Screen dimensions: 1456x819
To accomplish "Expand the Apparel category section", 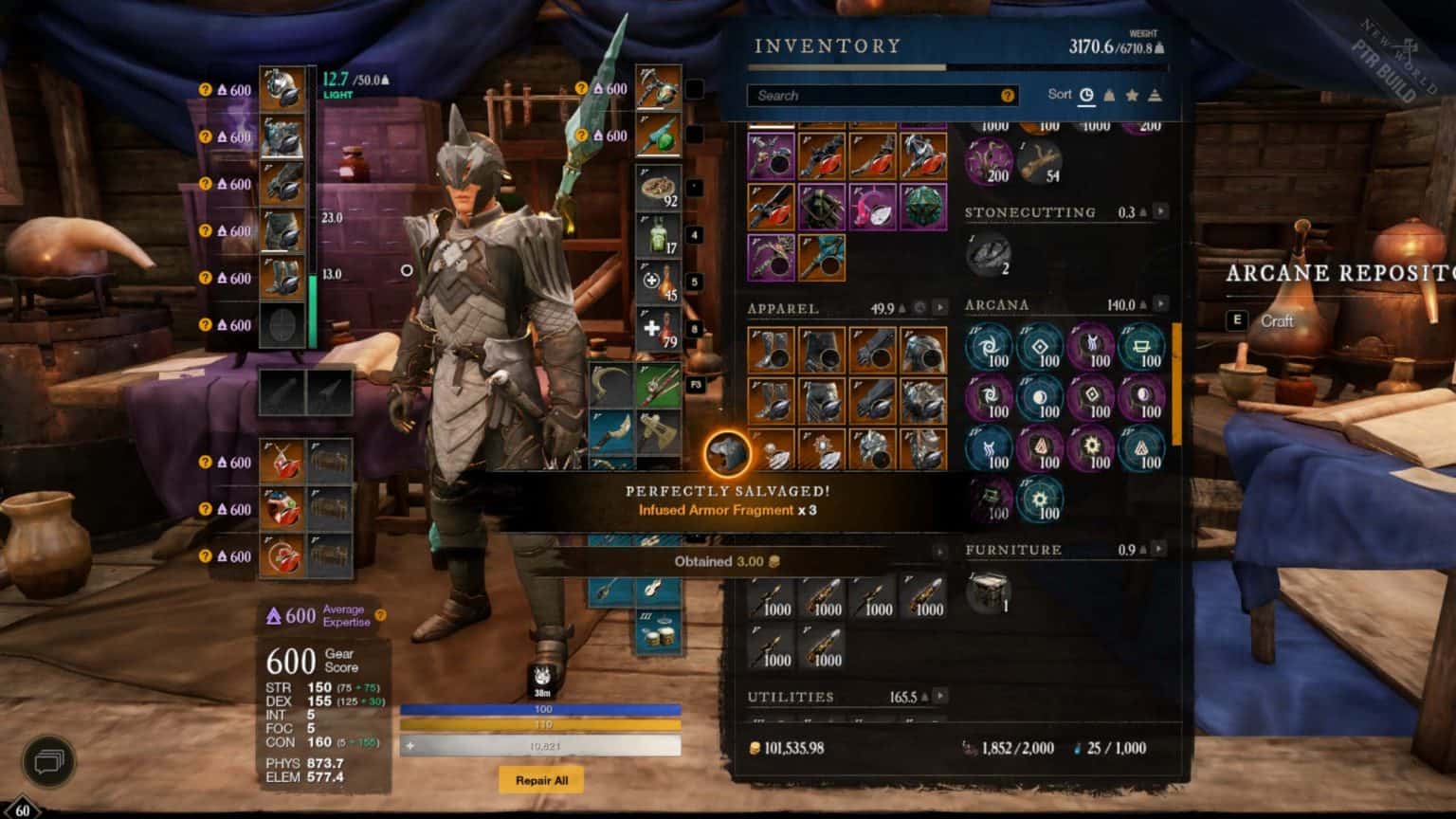I will tap(940, 307).
